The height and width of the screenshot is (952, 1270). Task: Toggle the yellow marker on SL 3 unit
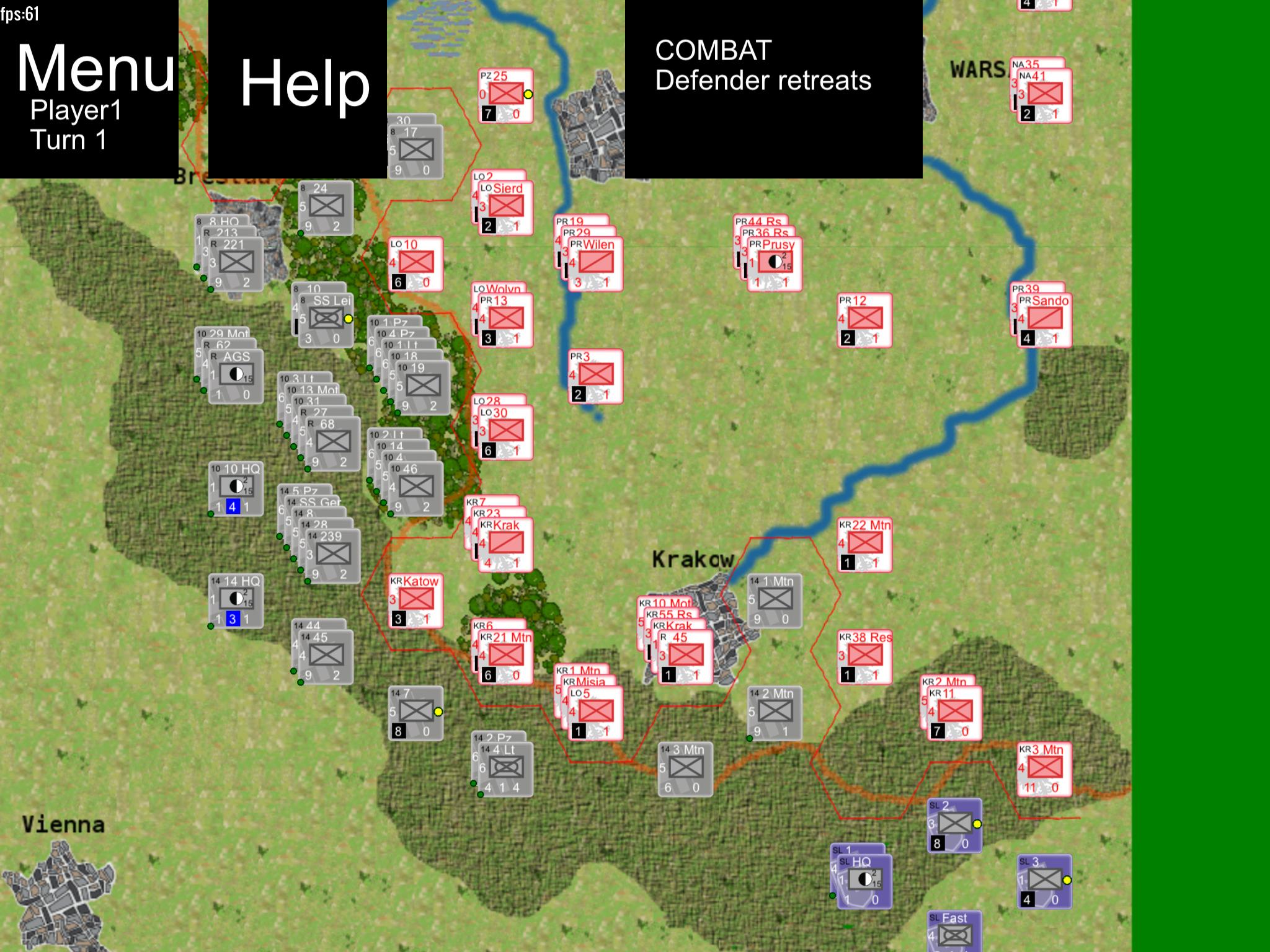click(x=1067, y=879)
